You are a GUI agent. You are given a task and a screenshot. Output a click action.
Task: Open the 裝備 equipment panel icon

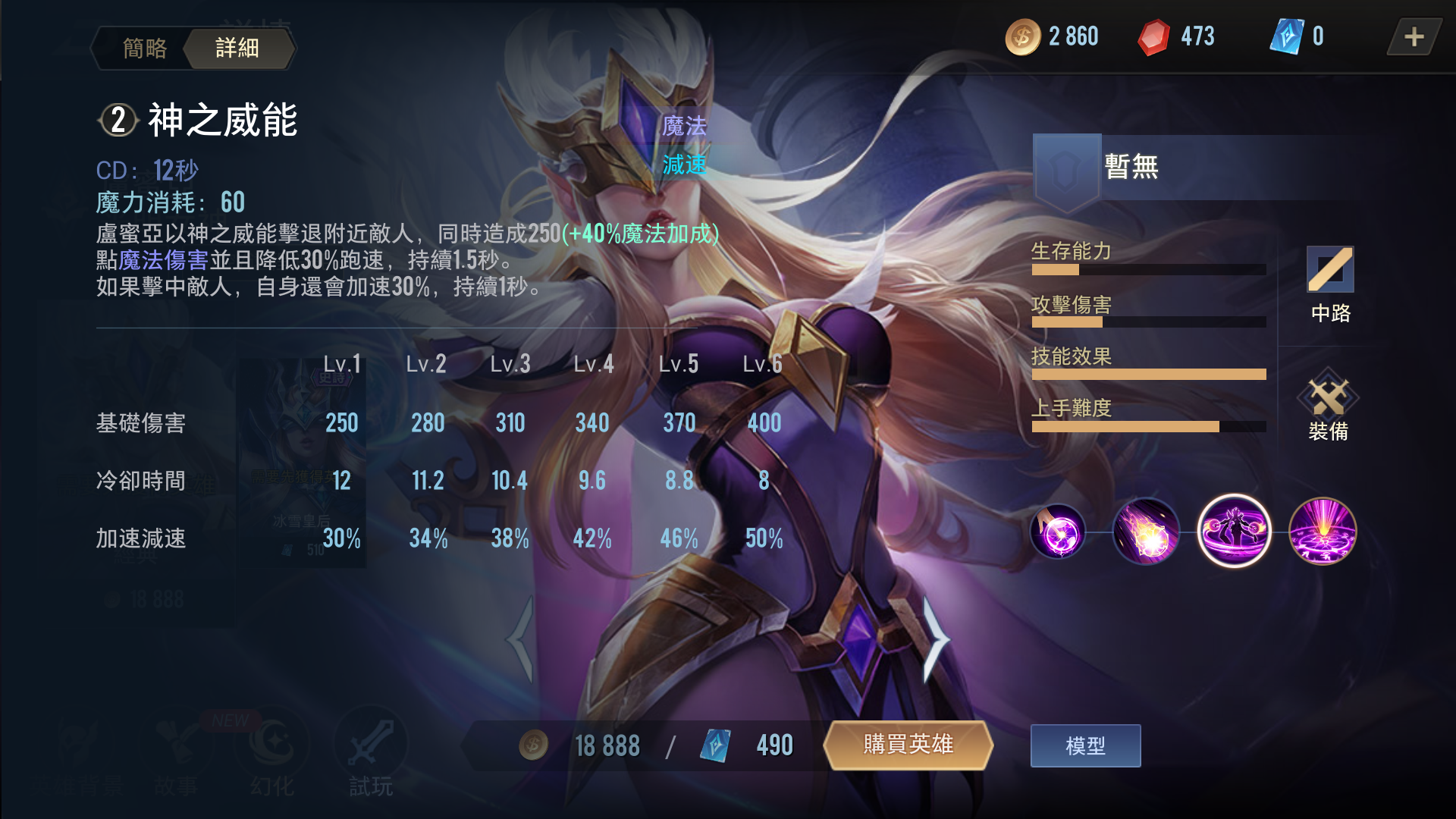coord(1331,403)
